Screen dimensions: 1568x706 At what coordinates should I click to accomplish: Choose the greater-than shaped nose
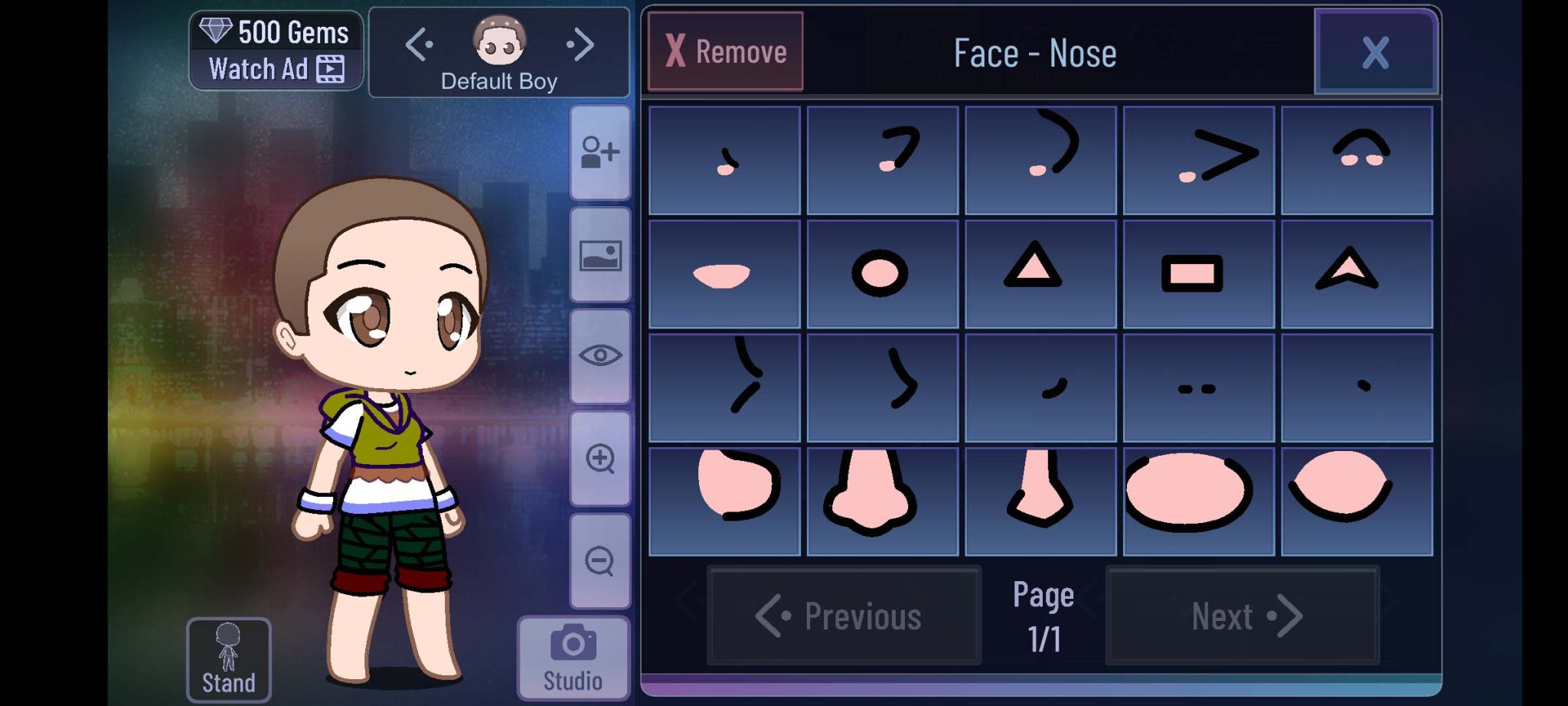tap(1198, 160)
